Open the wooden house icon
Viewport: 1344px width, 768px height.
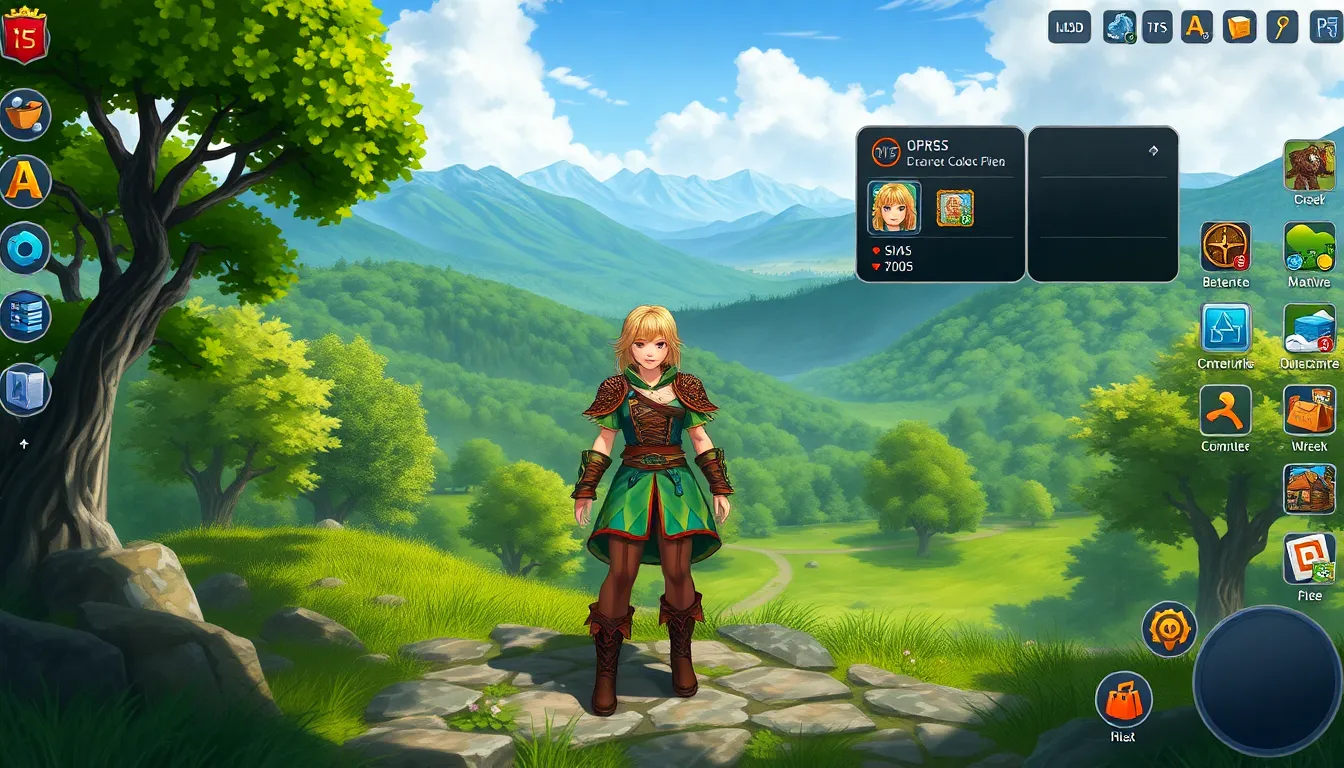point(1309,489)
